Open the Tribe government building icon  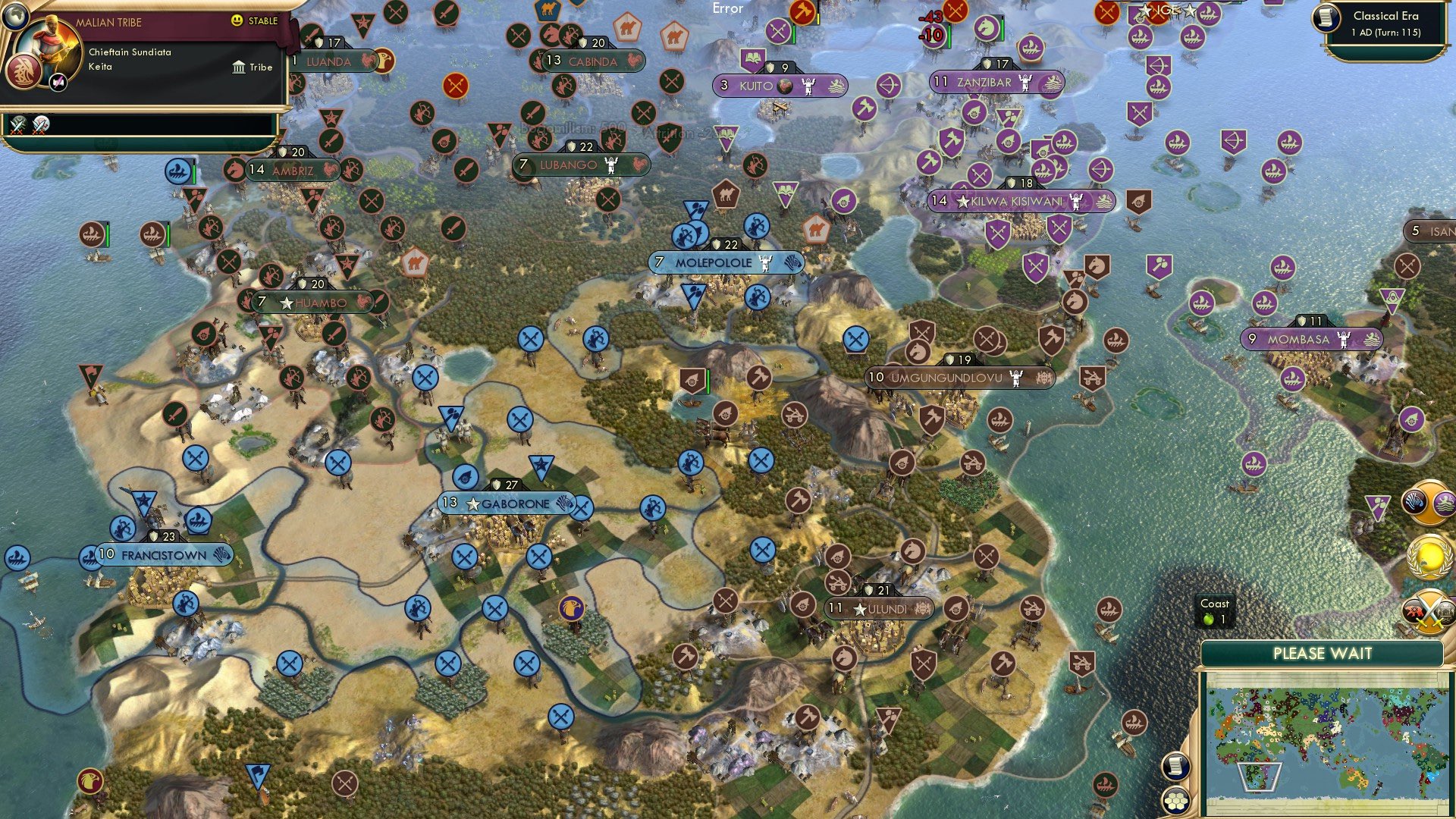(x=239, y=67)
